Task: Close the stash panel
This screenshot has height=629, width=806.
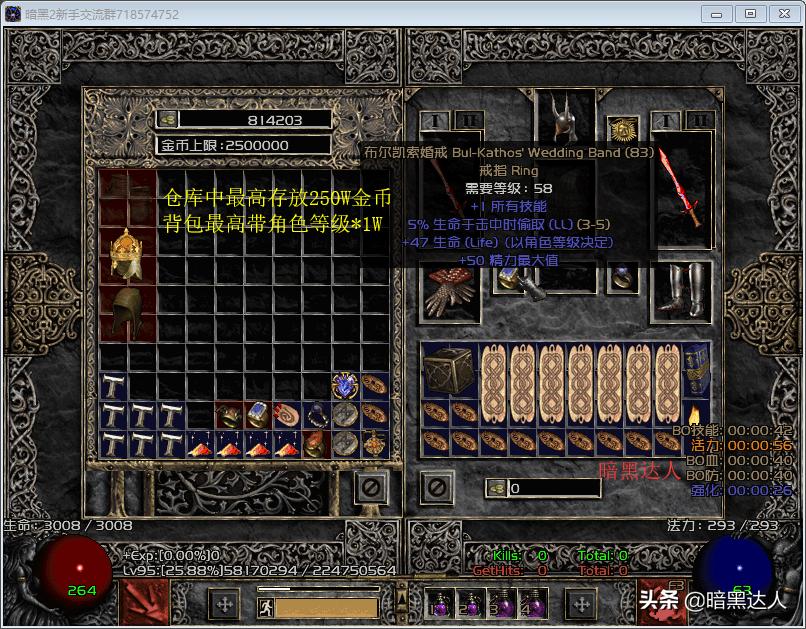Action: pyautogui.click(x=371, y=488)
